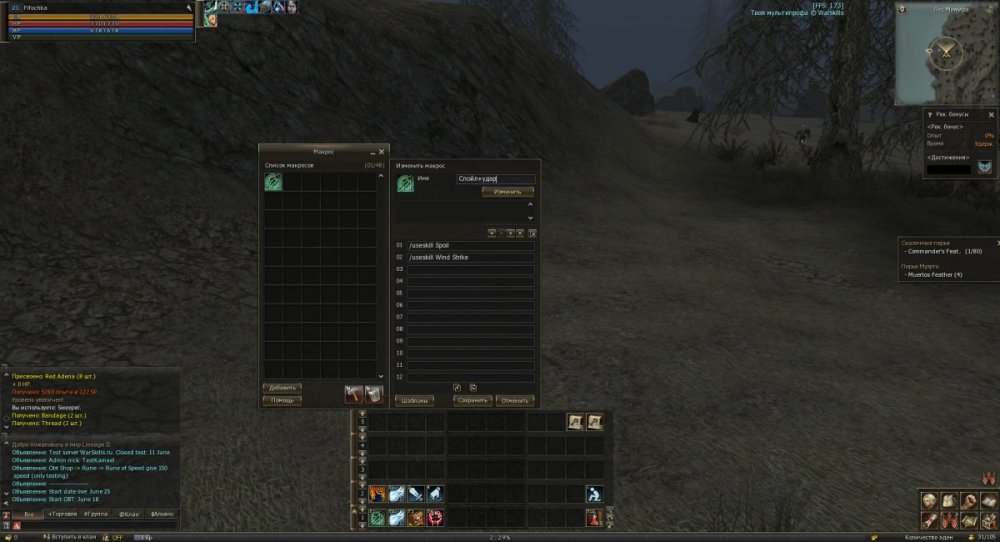Close the Макрос window
This screenshot has height=542, width=1000.
[381, 152]
